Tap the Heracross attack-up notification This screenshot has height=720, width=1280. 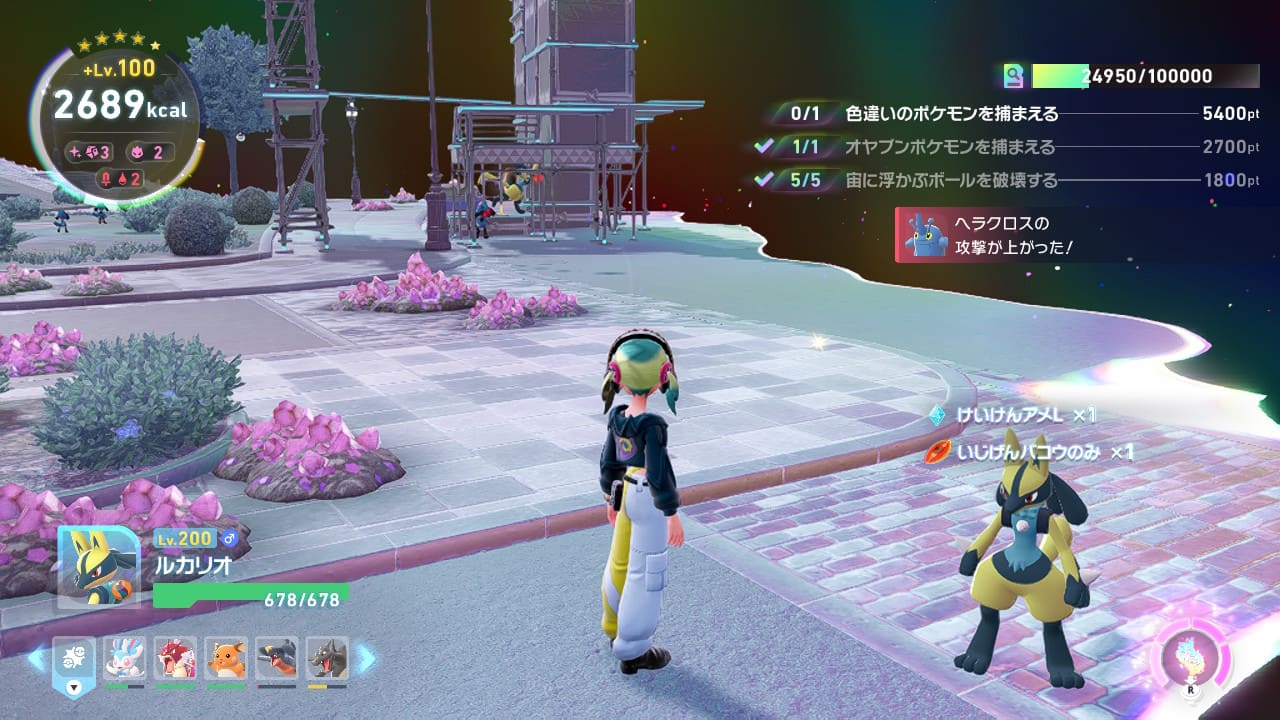1000,235
